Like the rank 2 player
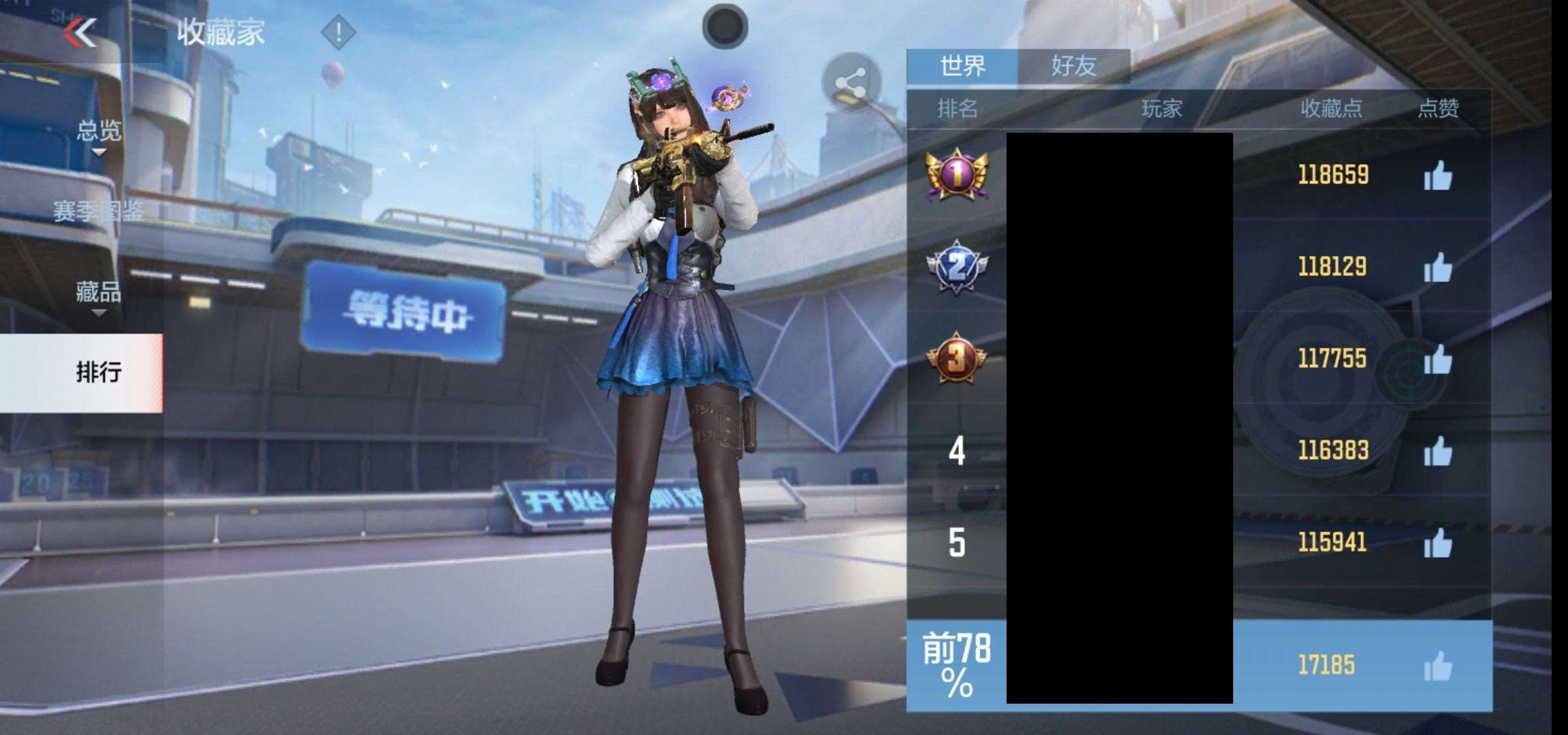Image resolution: width=1568 pixels, height=735 pixels. pos(1437,267)
